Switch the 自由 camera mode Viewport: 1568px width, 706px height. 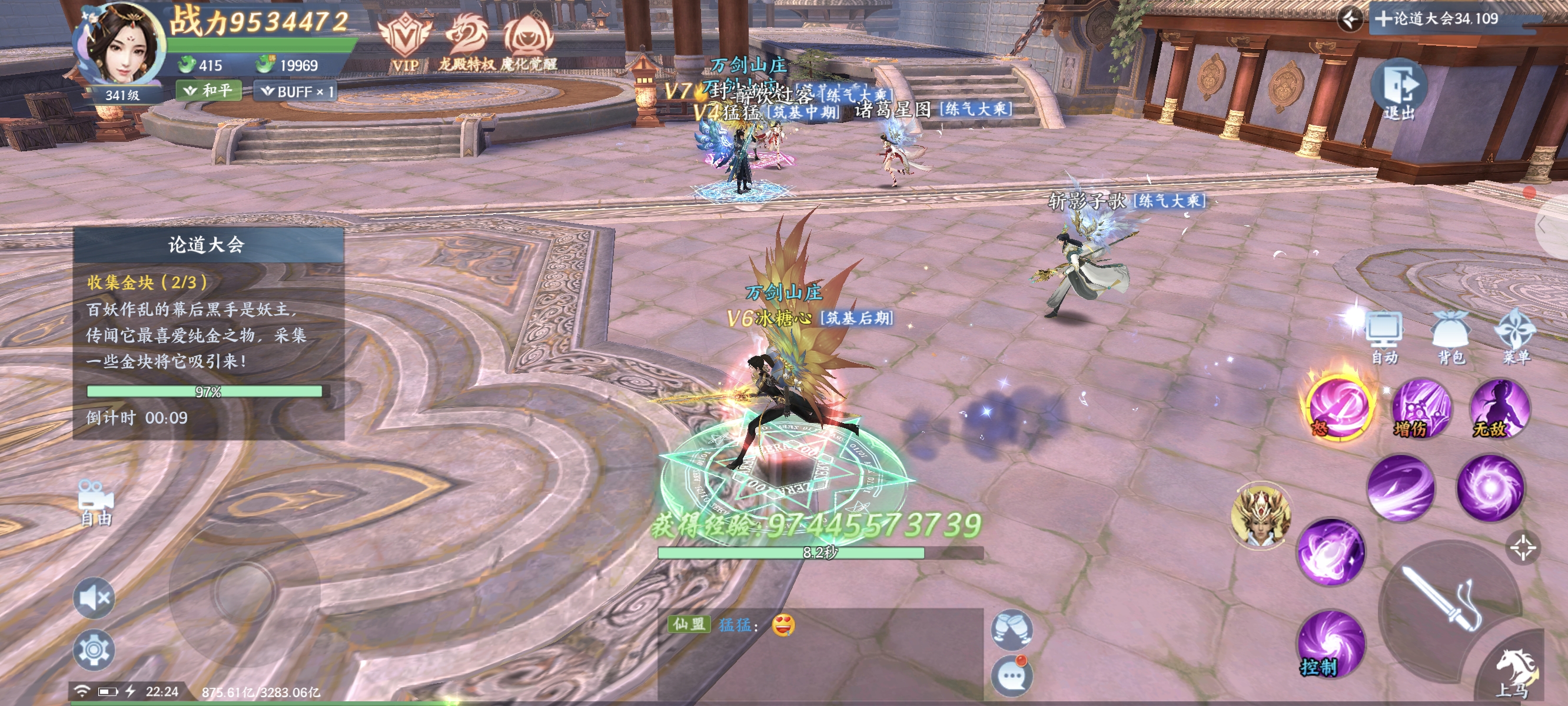95,502
